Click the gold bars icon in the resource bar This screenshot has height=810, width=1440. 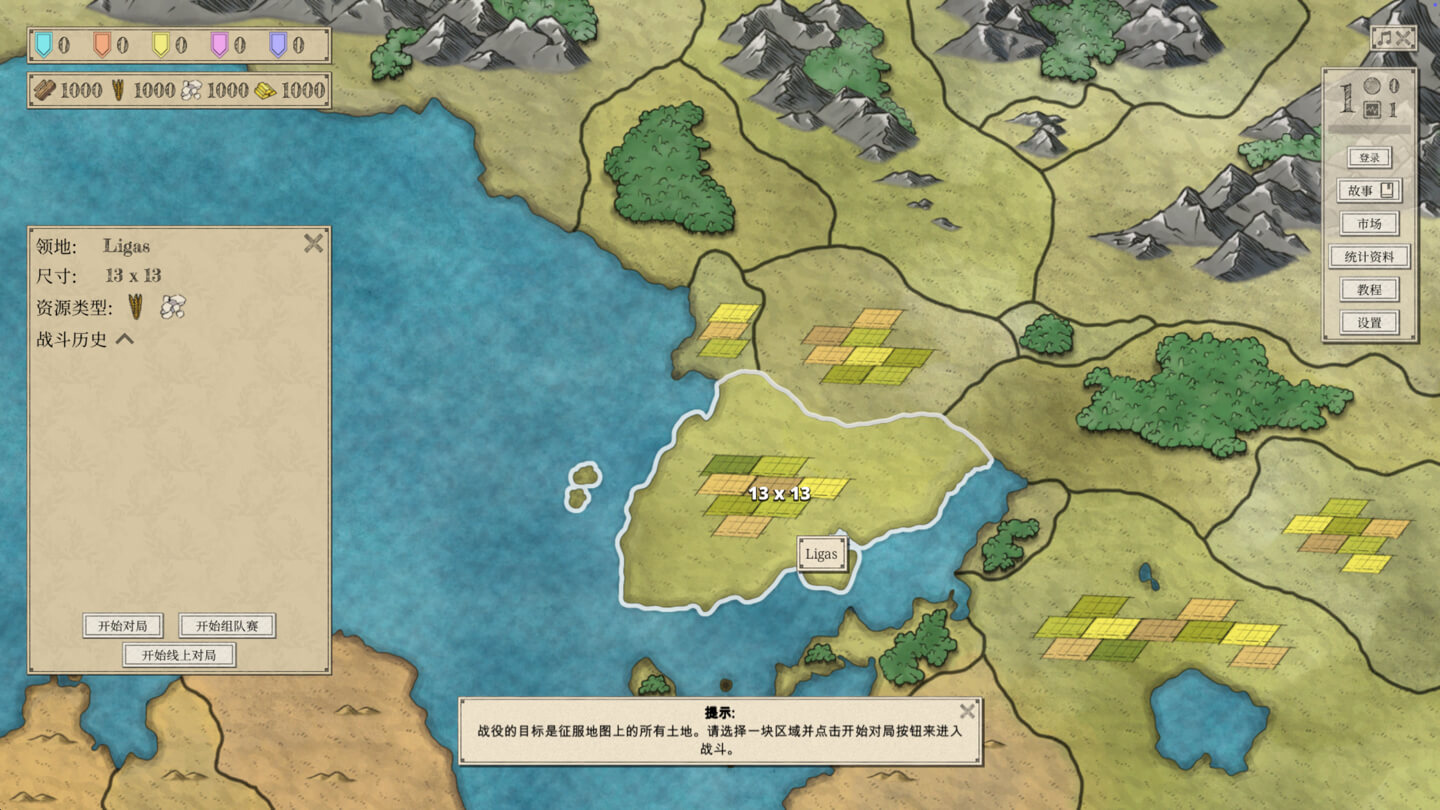268,90
